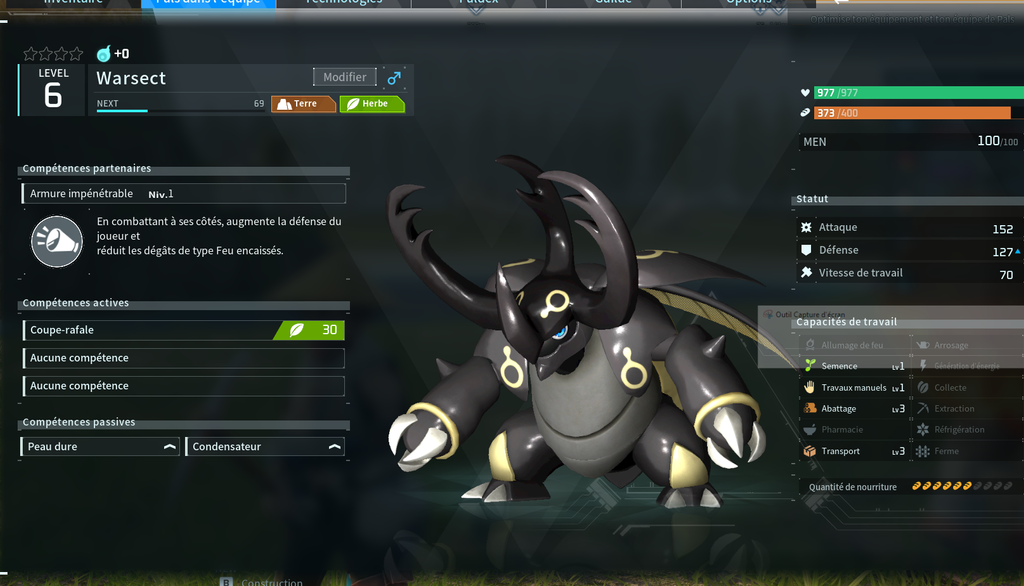
Task: Select the Condensateur passive skill
Action: (x=265, y=447)
